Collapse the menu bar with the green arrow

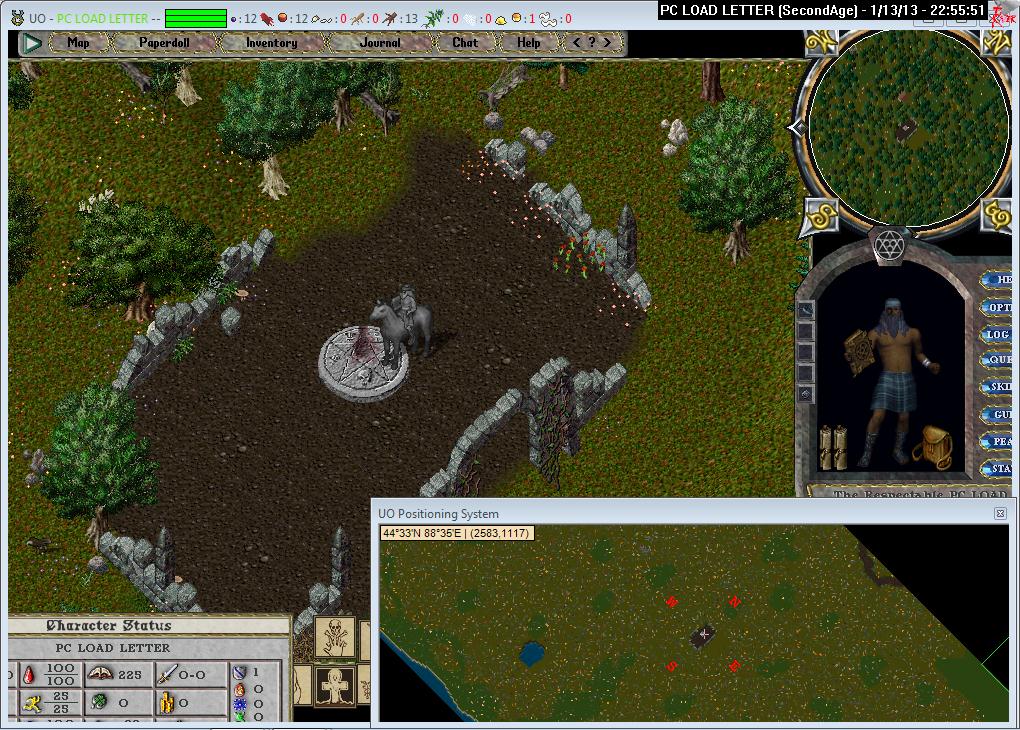(32, 43)
